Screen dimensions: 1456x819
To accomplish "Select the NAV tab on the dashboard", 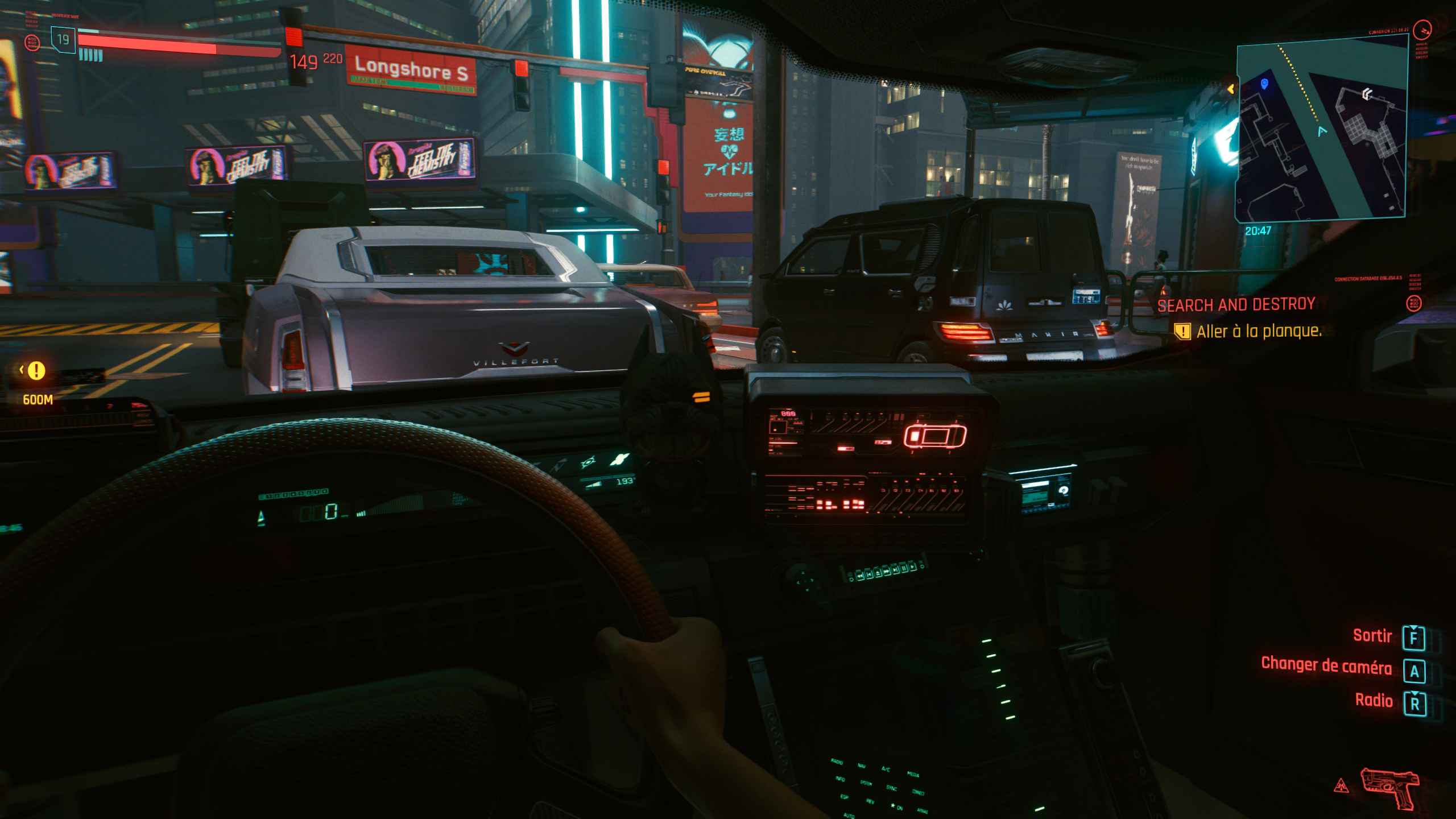I will tap(862, 766).
